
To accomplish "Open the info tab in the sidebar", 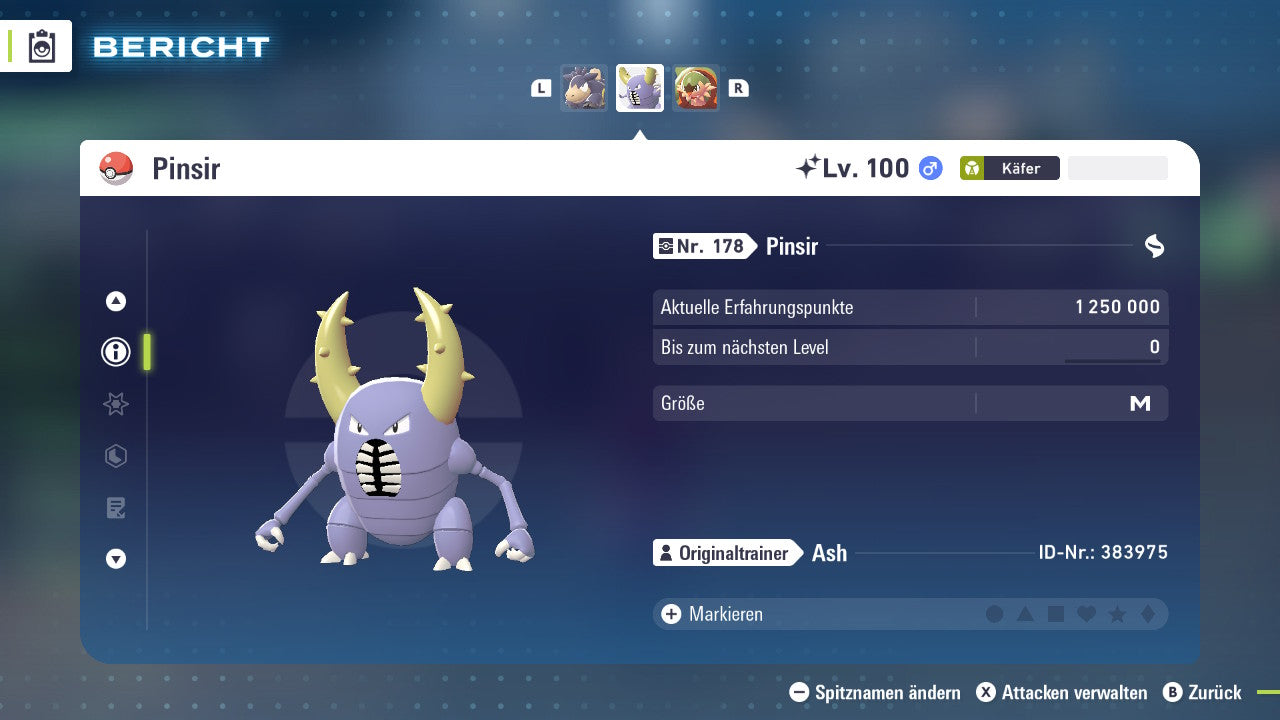I will pos(115,352).
